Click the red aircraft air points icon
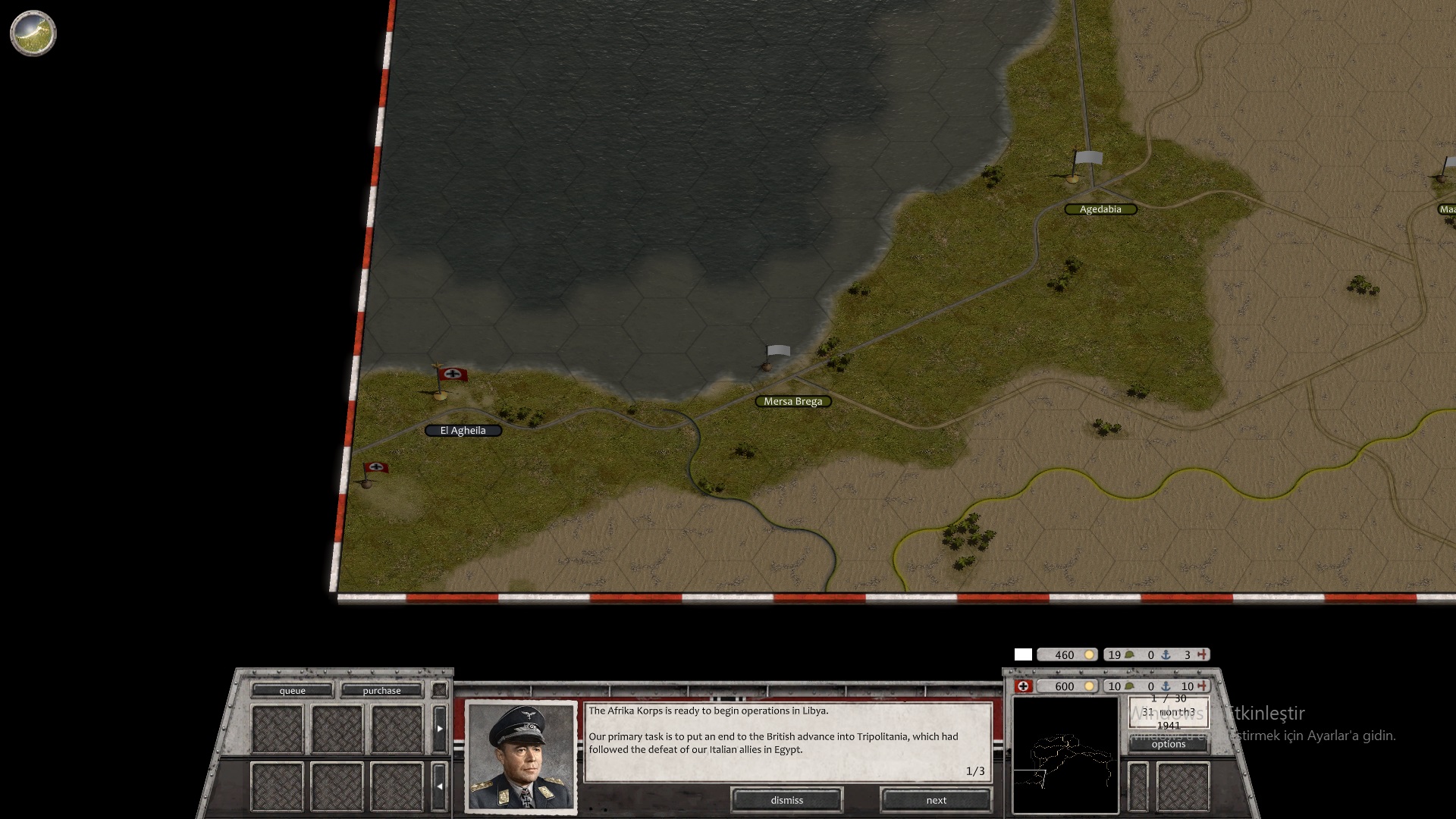The height and width of the screenshot is (819, 1456). (x=1202, y=686)
